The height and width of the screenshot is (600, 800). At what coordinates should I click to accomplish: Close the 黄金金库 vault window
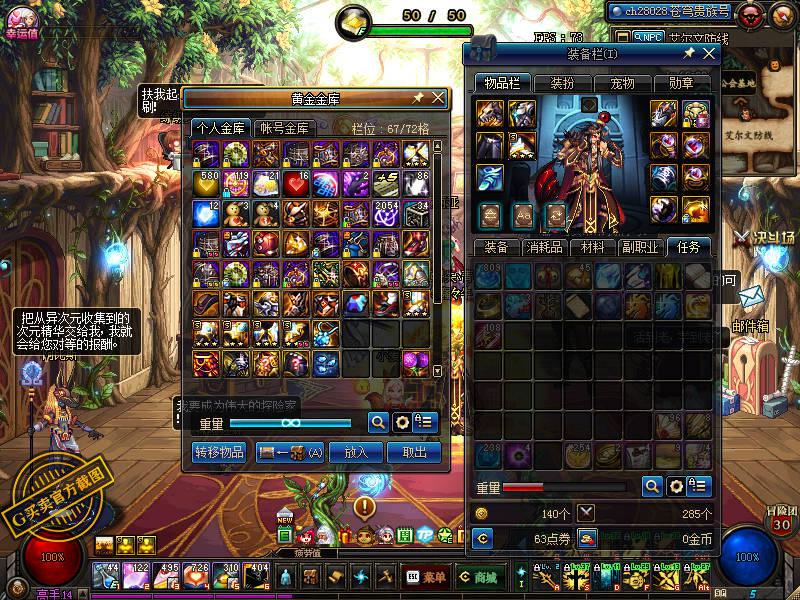pyautogui.click(x=438, y=98)
